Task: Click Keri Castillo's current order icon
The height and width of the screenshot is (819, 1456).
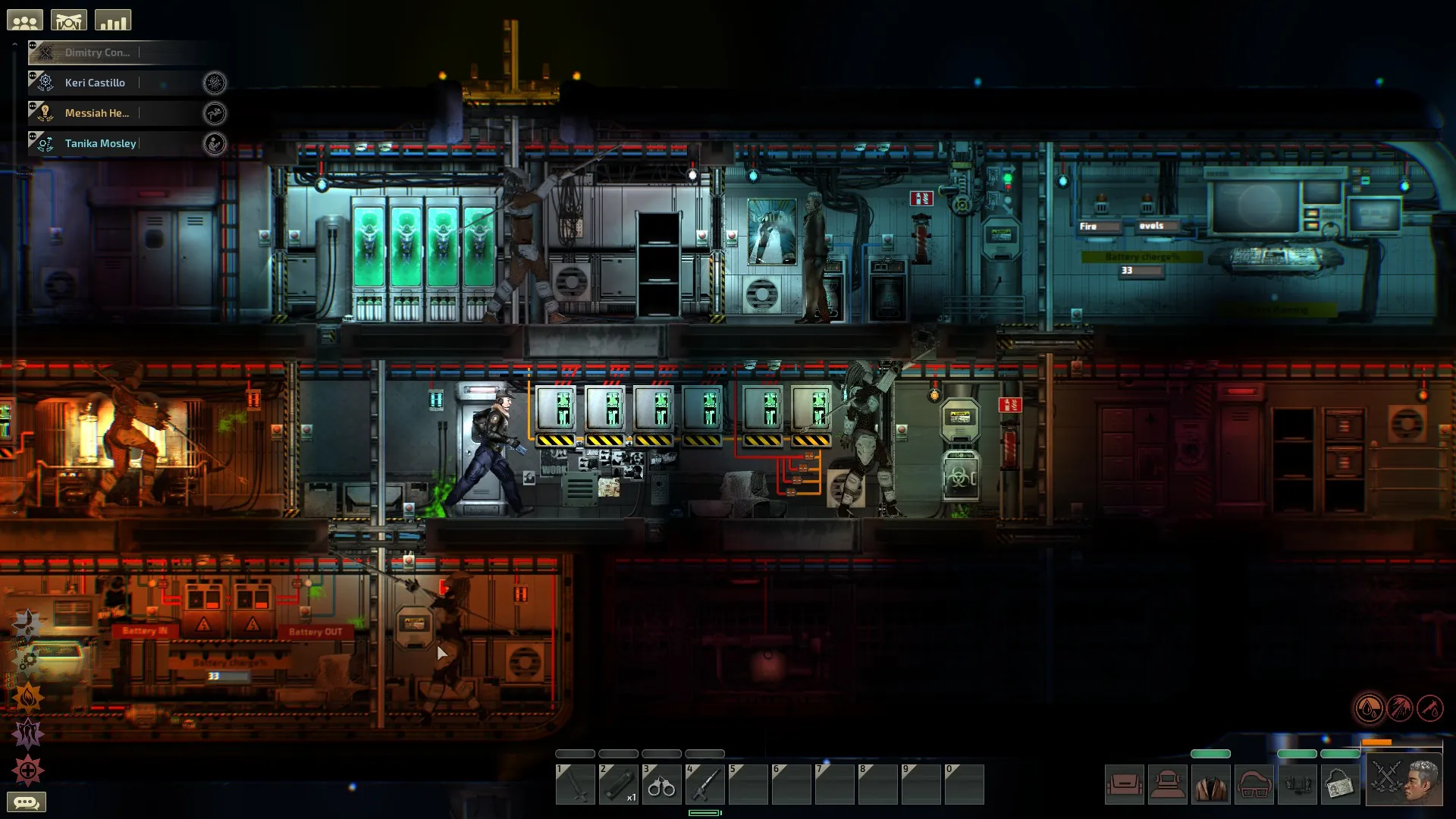Action: tap(215, 83)
